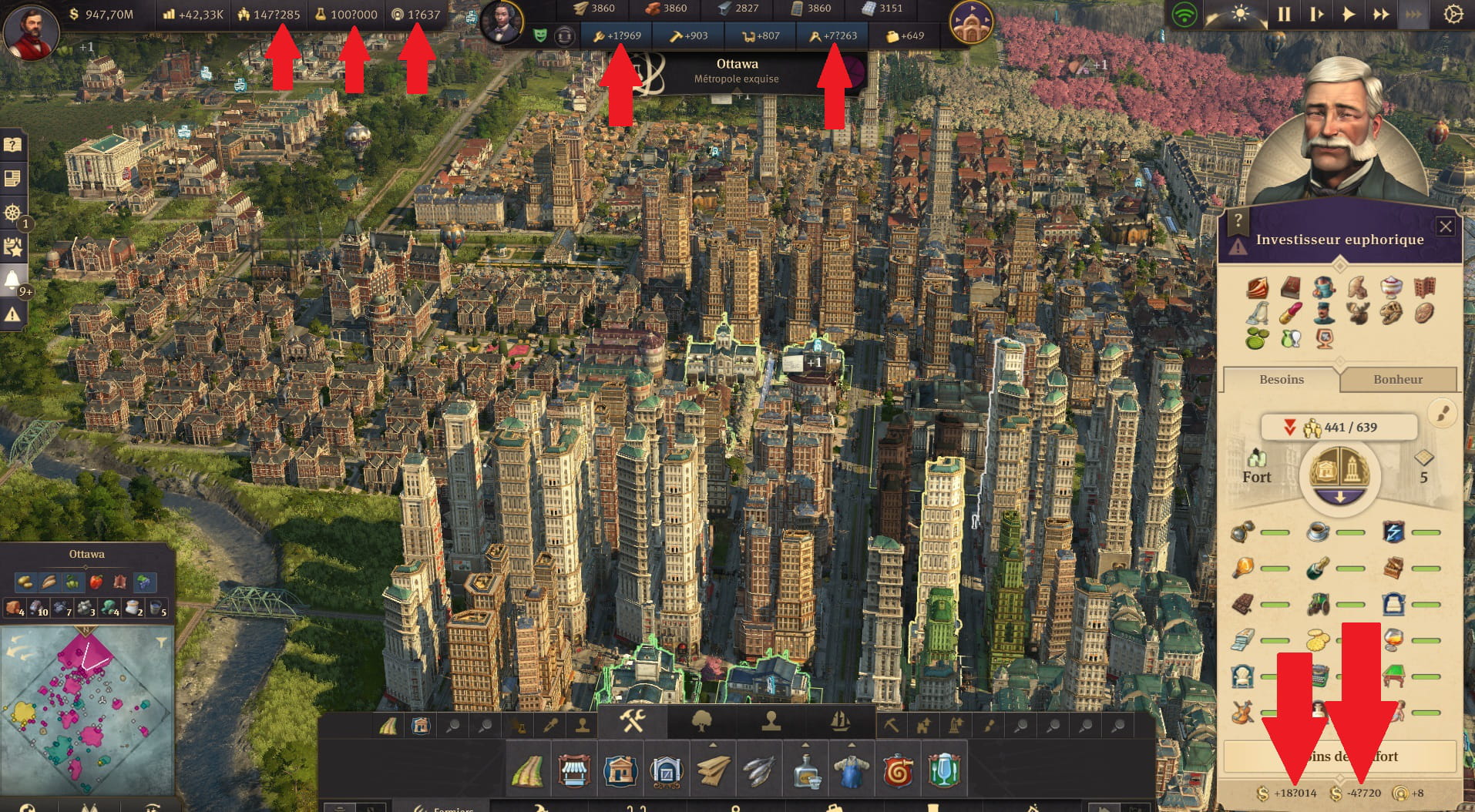Switch to the Bonheur tab

tap(1397, 379)
